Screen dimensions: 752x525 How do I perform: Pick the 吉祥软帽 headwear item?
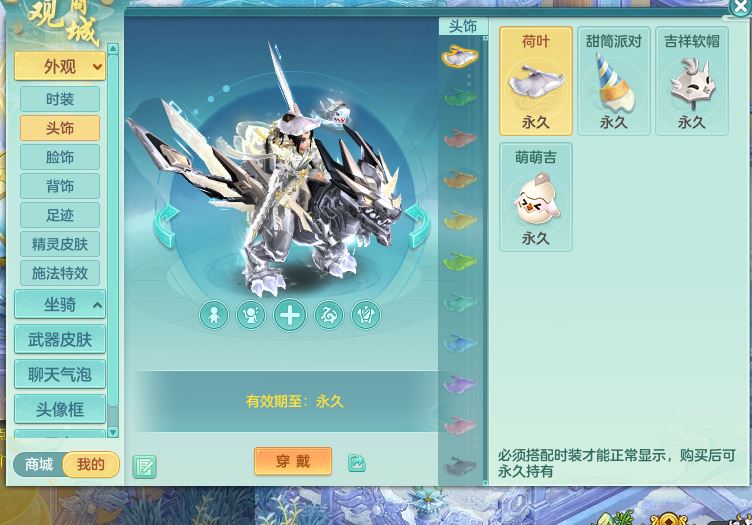pos(691,82)
